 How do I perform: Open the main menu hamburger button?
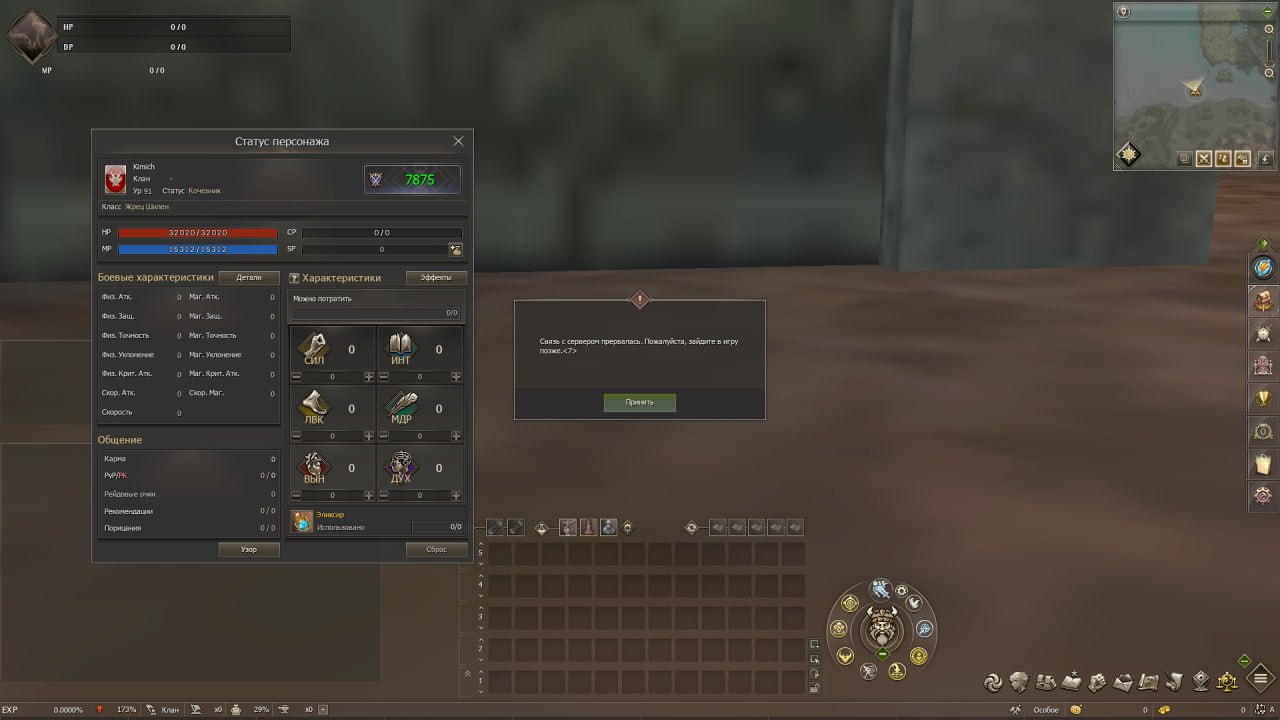(1260, 681)
